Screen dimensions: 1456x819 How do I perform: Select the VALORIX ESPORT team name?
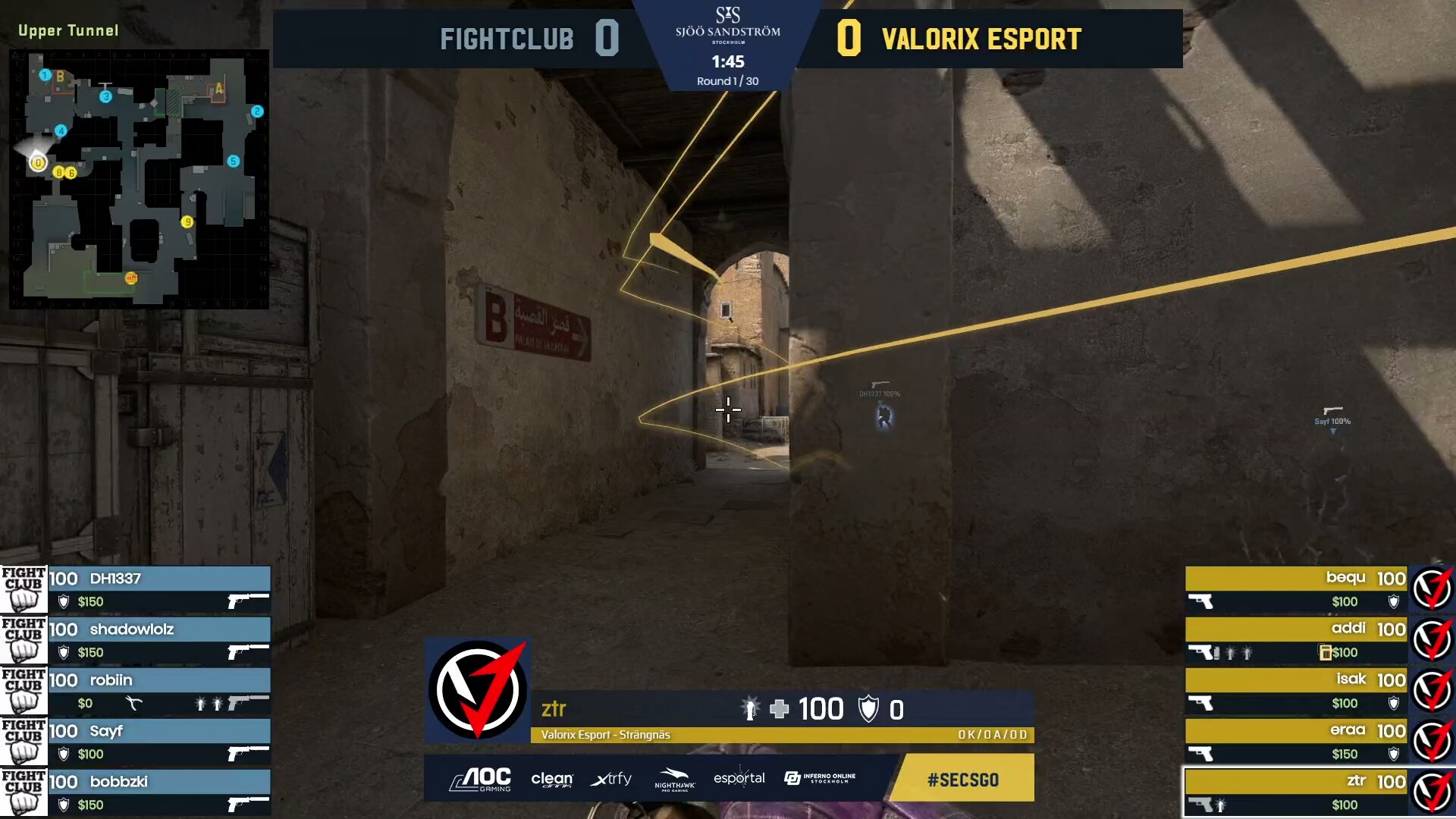coord(981,38)
